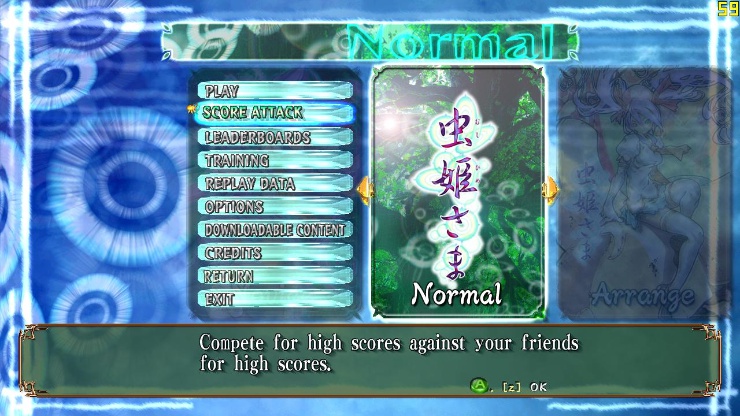Viewport: 740px width, 416px height.
Task: Click the left arrow beside the Normal card
Action: pos(364,189)
